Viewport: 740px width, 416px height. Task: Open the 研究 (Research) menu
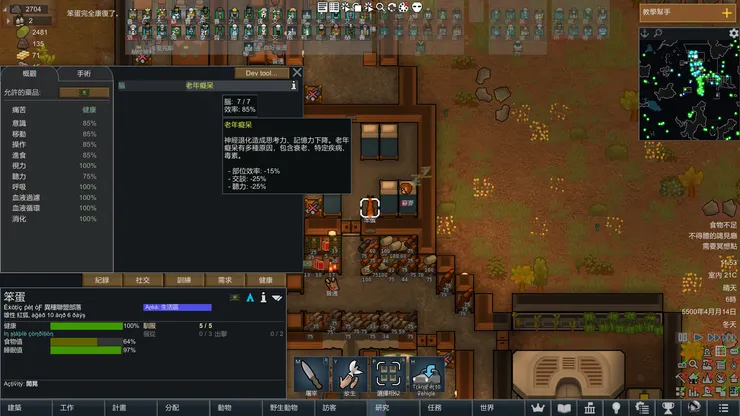pos(382,408)
